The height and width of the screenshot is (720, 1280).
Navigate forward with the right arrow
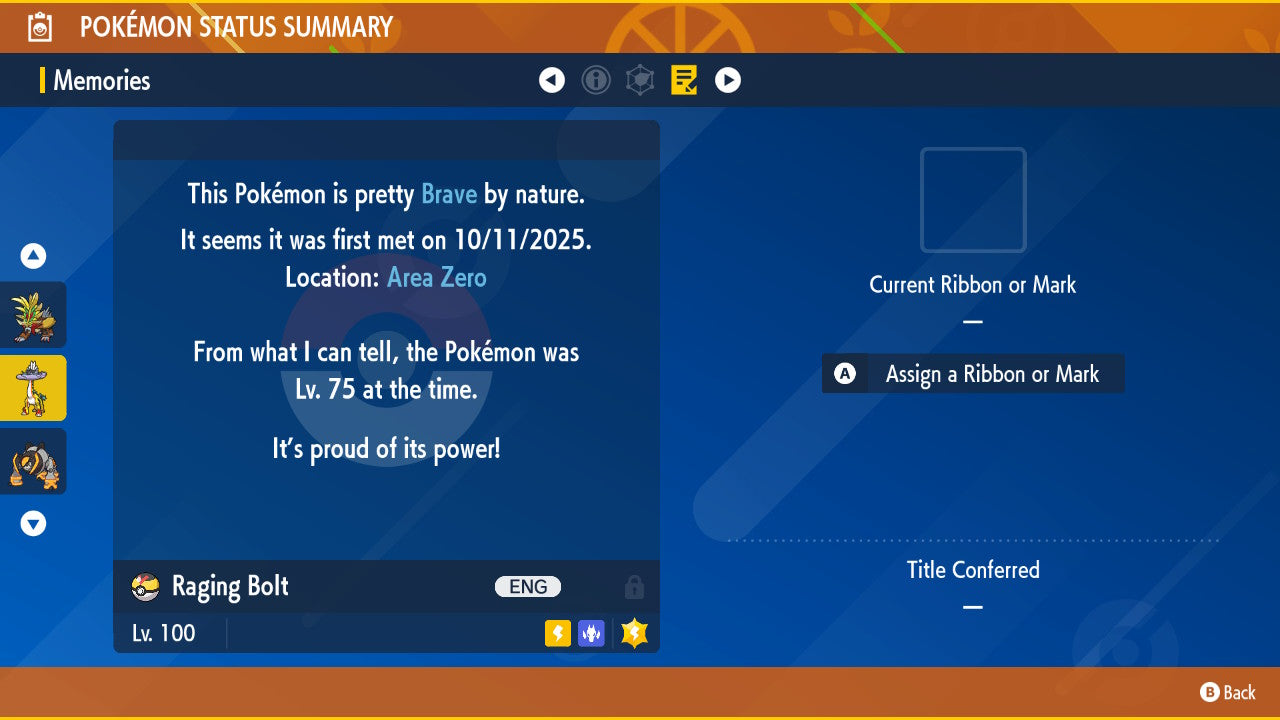coord(728,80)
